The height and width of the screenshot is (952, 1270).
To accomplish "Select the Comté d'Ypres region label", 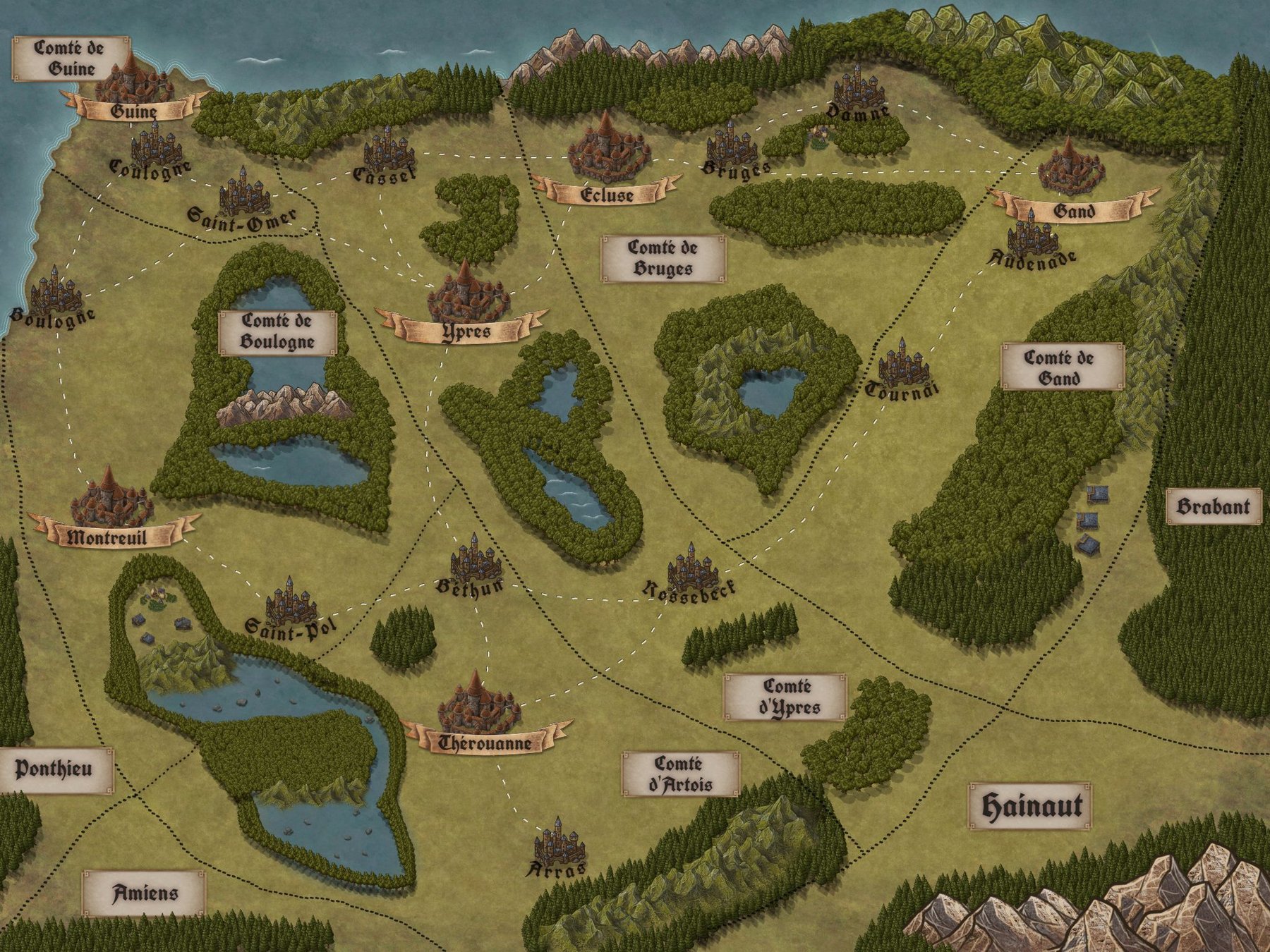I will [x=785, y=697].
